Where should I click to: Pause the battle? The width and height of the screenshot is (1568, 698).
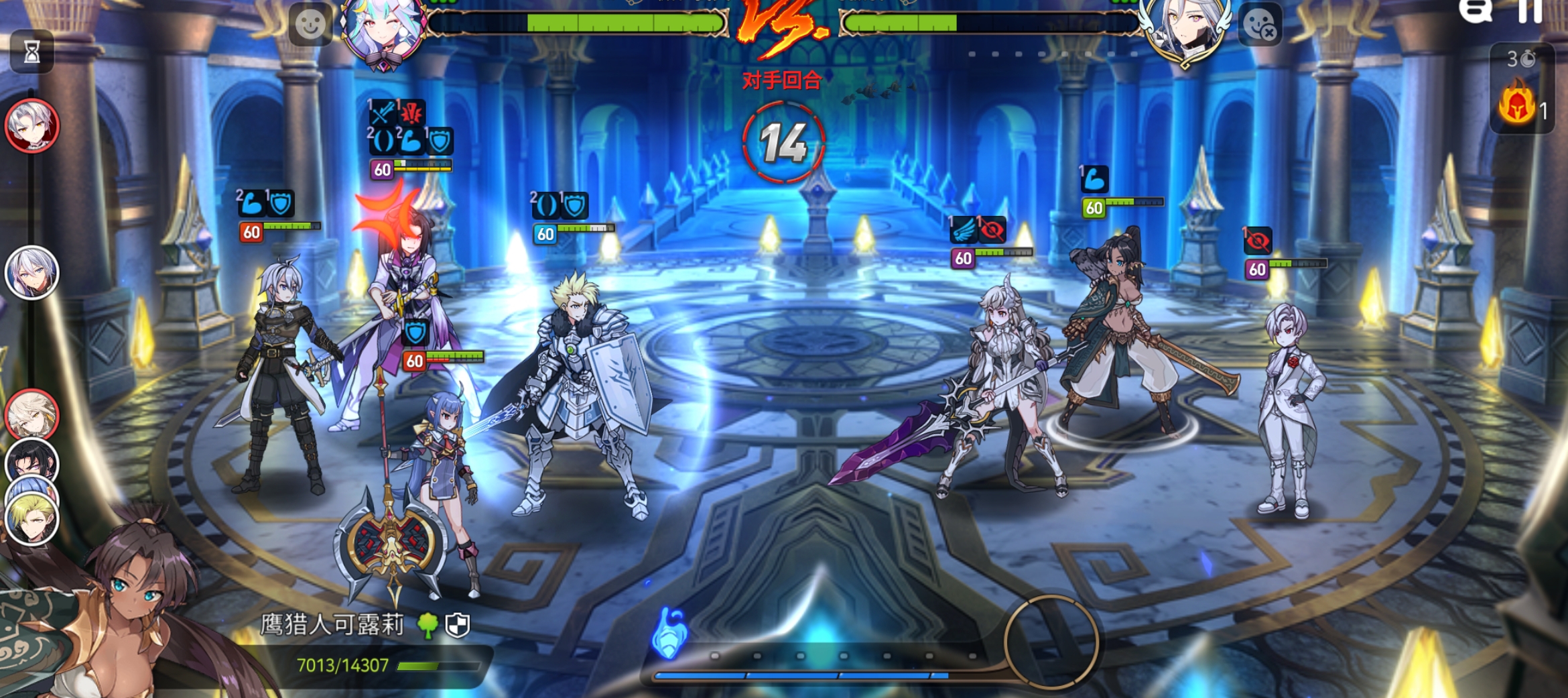[1531, 11]
